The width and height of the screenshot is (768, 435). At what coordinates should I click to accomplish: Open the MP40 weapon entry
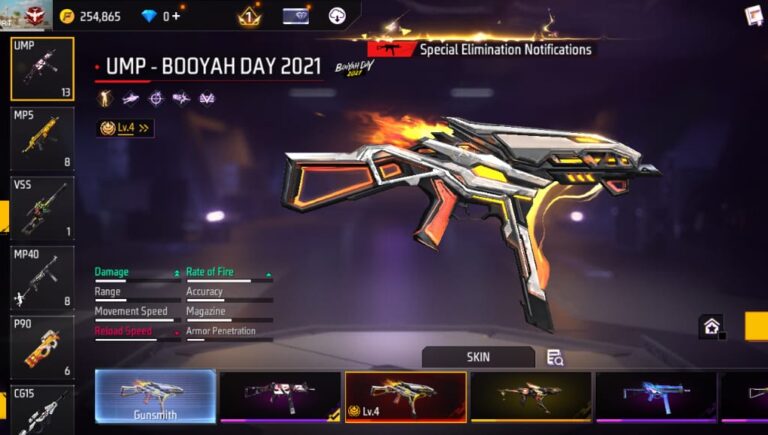[42, 276]
